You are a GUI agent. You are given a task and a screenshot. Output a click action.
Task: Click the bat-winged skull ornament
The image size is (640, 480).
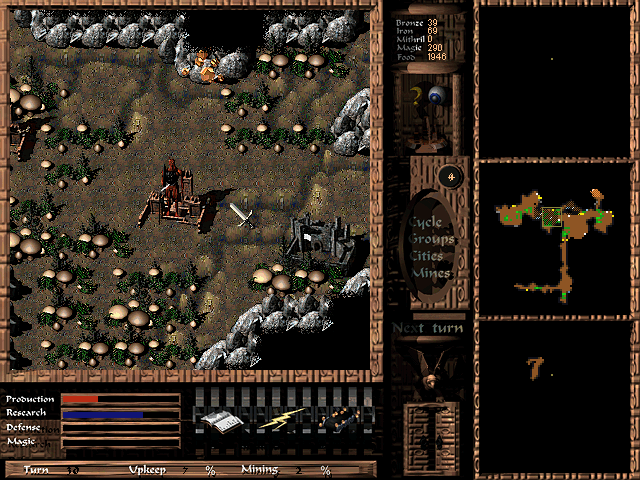click(x=428, y=368)
